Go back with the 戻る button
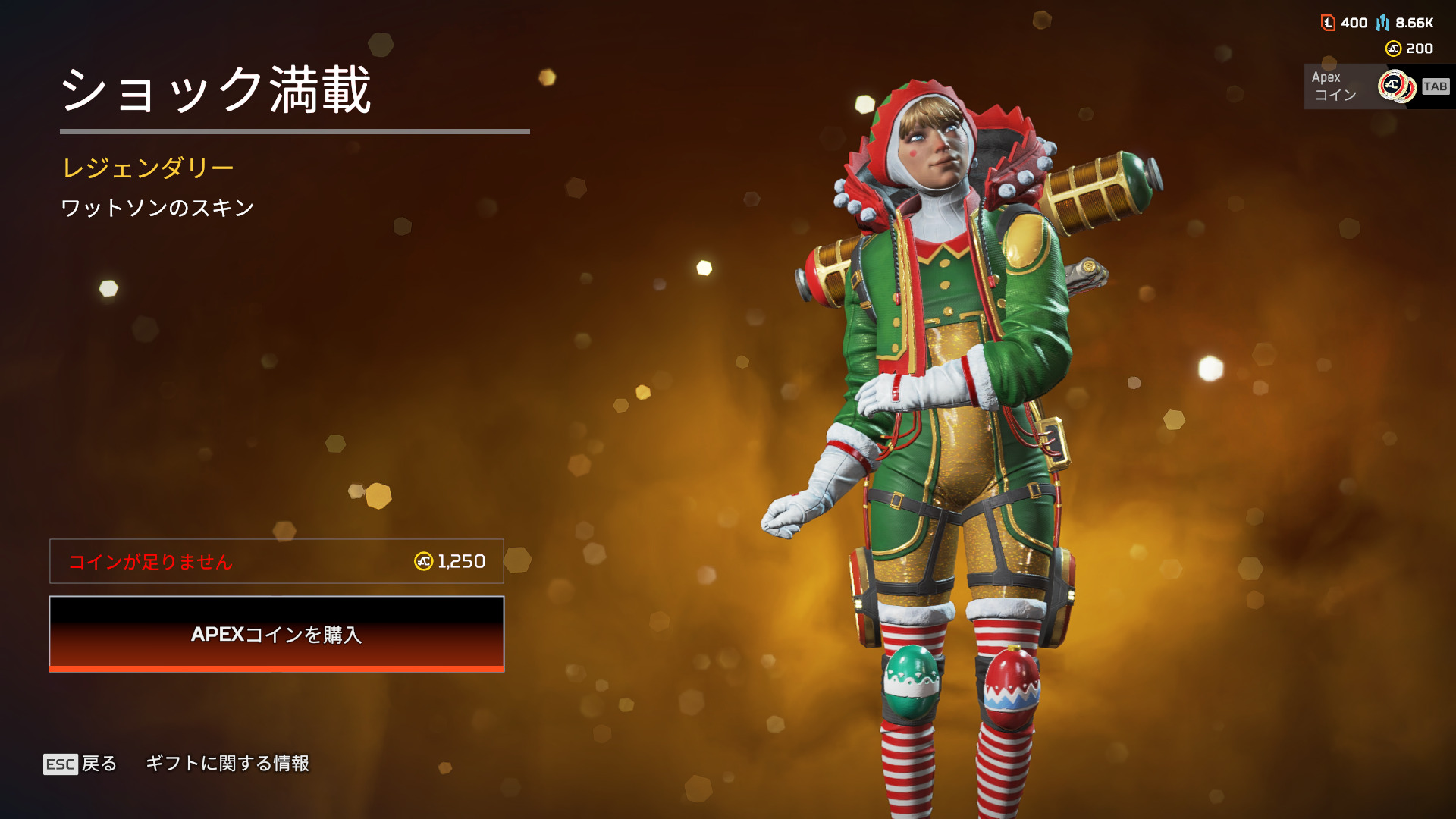This screenshot has height=819, width=1456. (x=81, y=764)
